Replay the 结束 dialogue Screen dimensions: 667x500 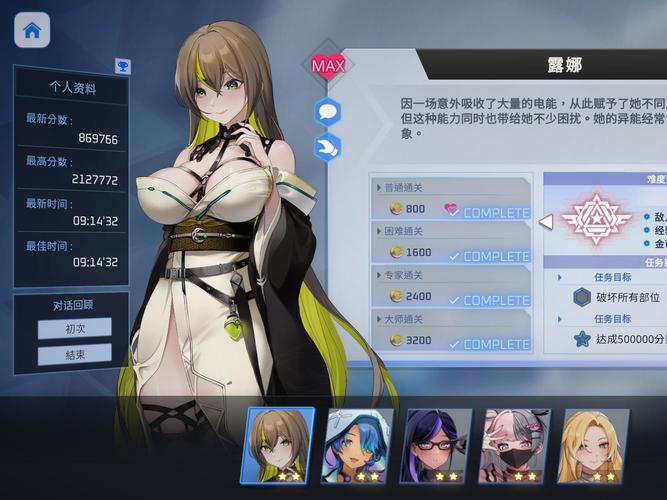(x=75, y=354)
